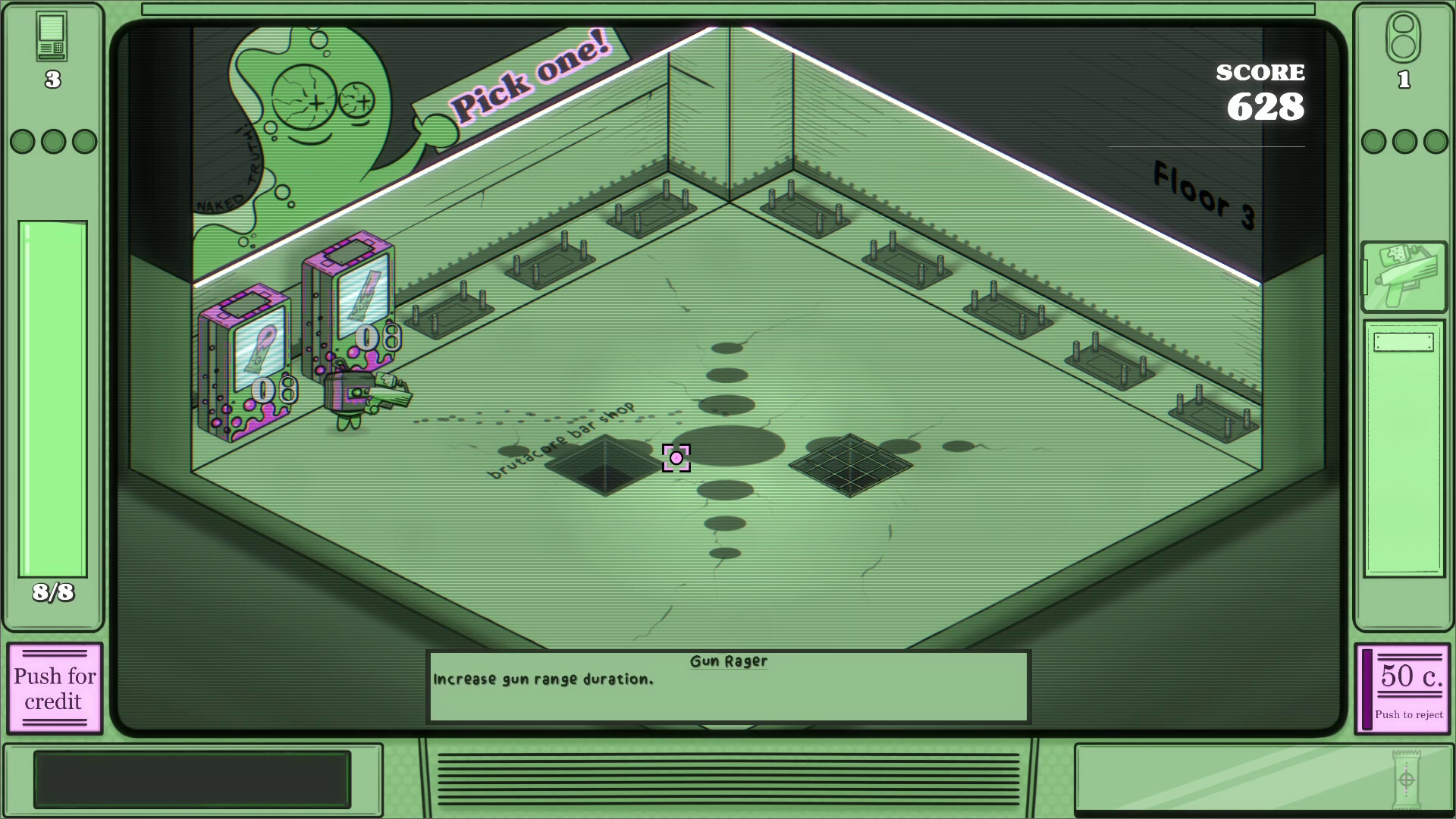Click the pager icon showing 3 lives
1456x819 pixels.
point(51,36)
